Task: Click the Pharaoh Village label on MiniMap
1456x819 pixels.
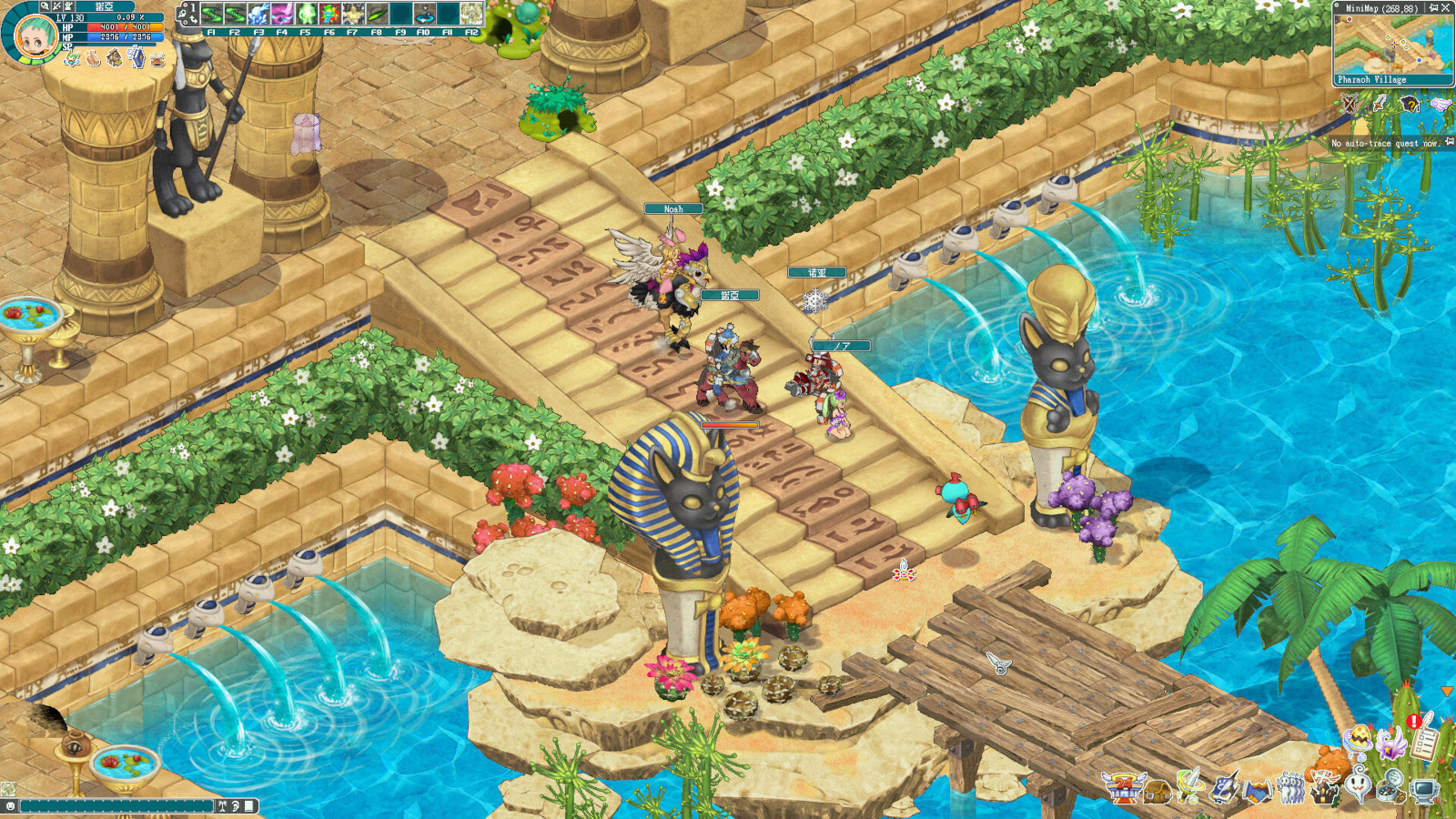Action: pyautogui.click(x=1373, y=79)
